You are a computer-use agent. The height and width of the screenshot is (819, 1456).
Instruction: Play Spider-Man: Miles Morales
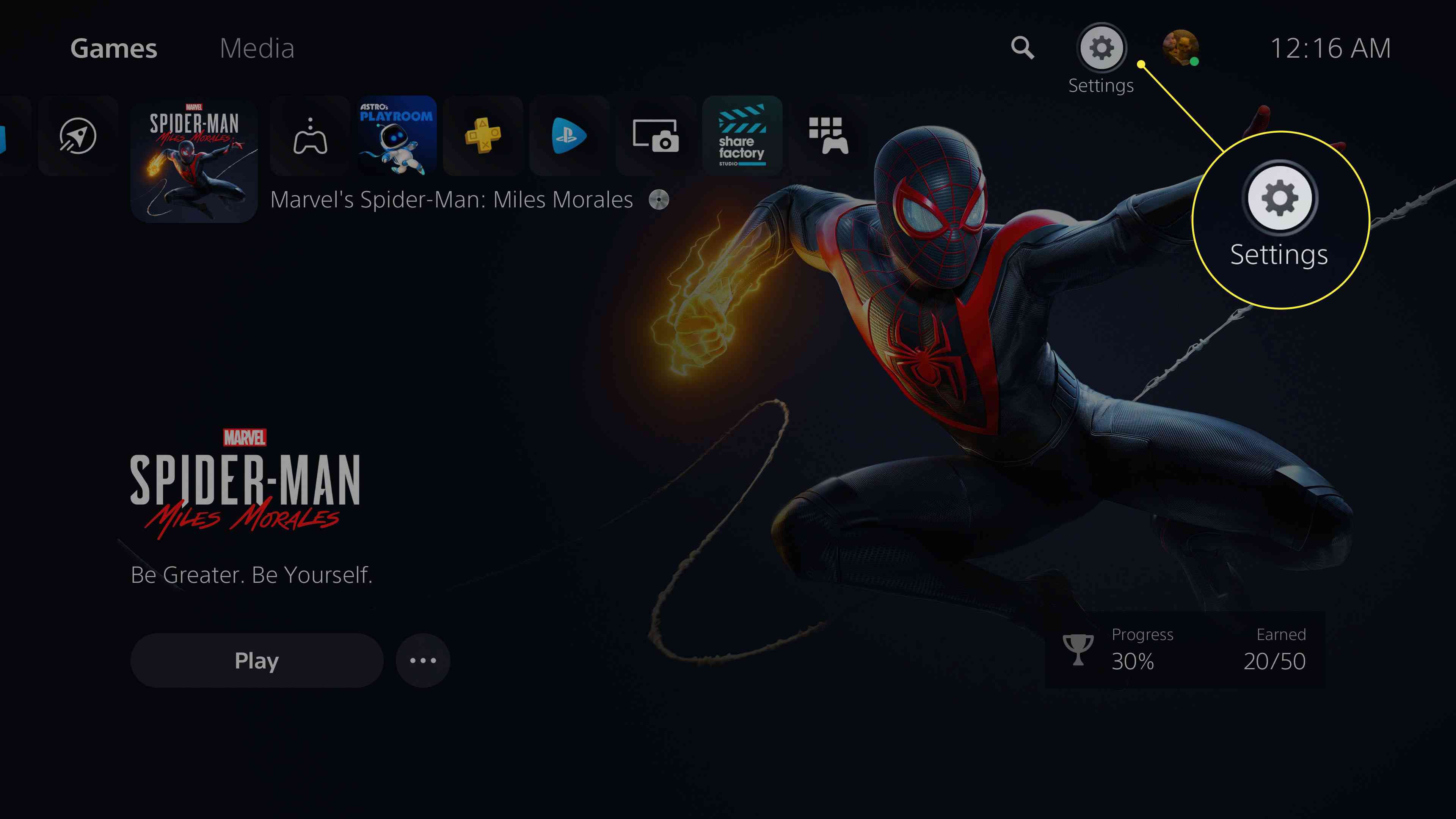point(257,660)
